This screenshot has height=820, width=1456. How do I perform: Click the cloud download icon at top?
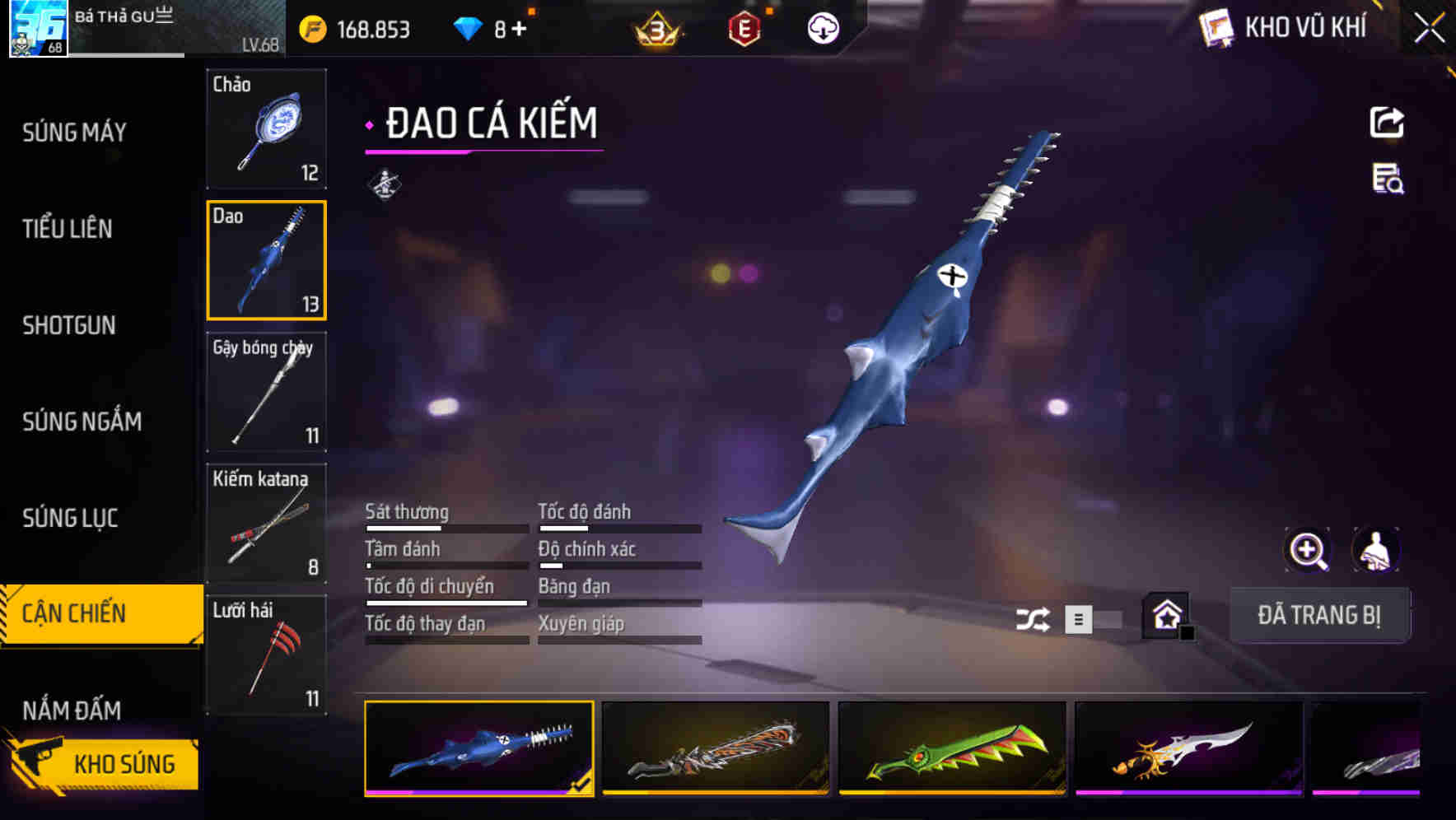click(823, 28)
